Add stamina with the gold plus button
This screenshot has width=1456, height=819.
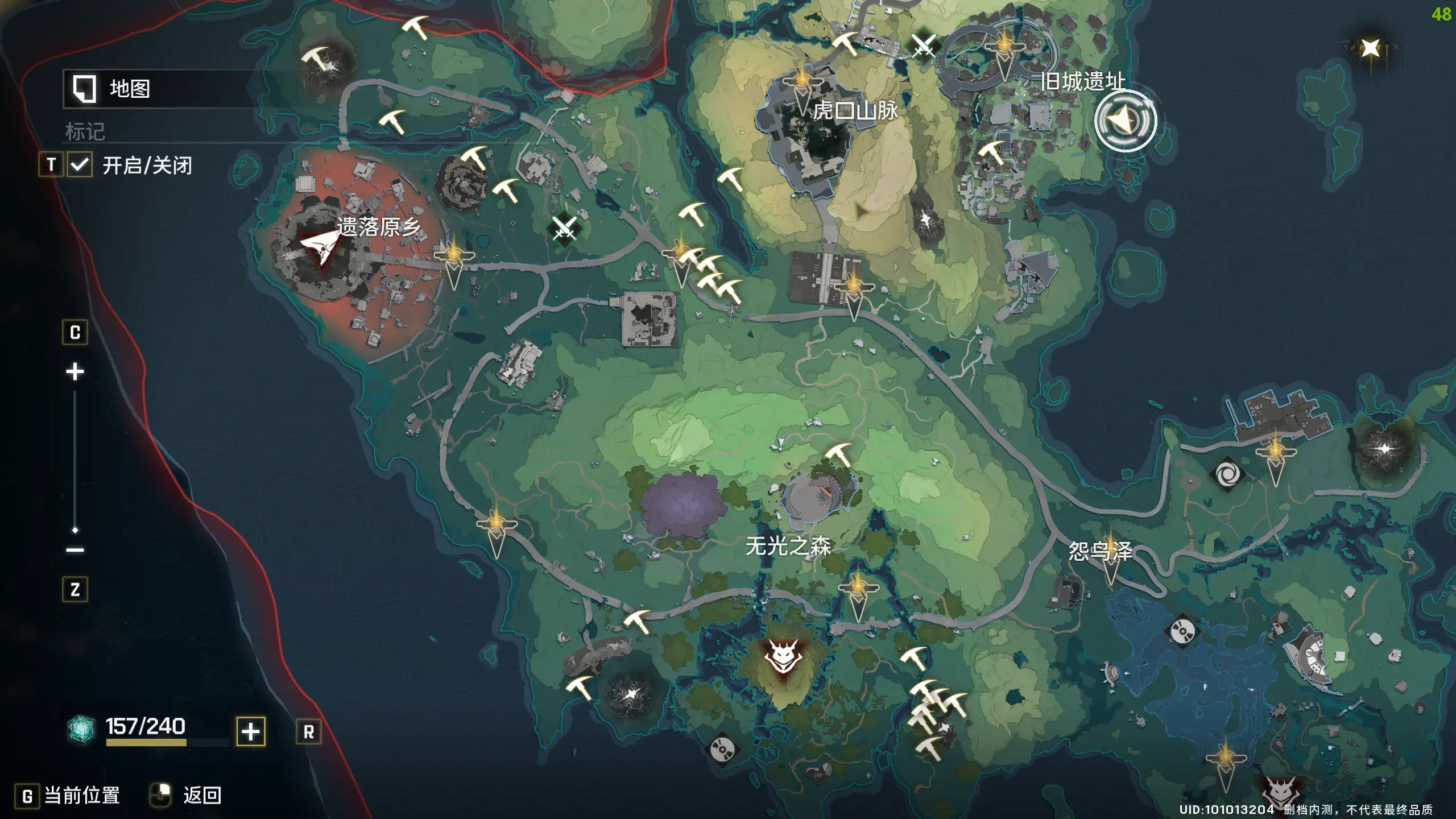(x=251, y=731)
